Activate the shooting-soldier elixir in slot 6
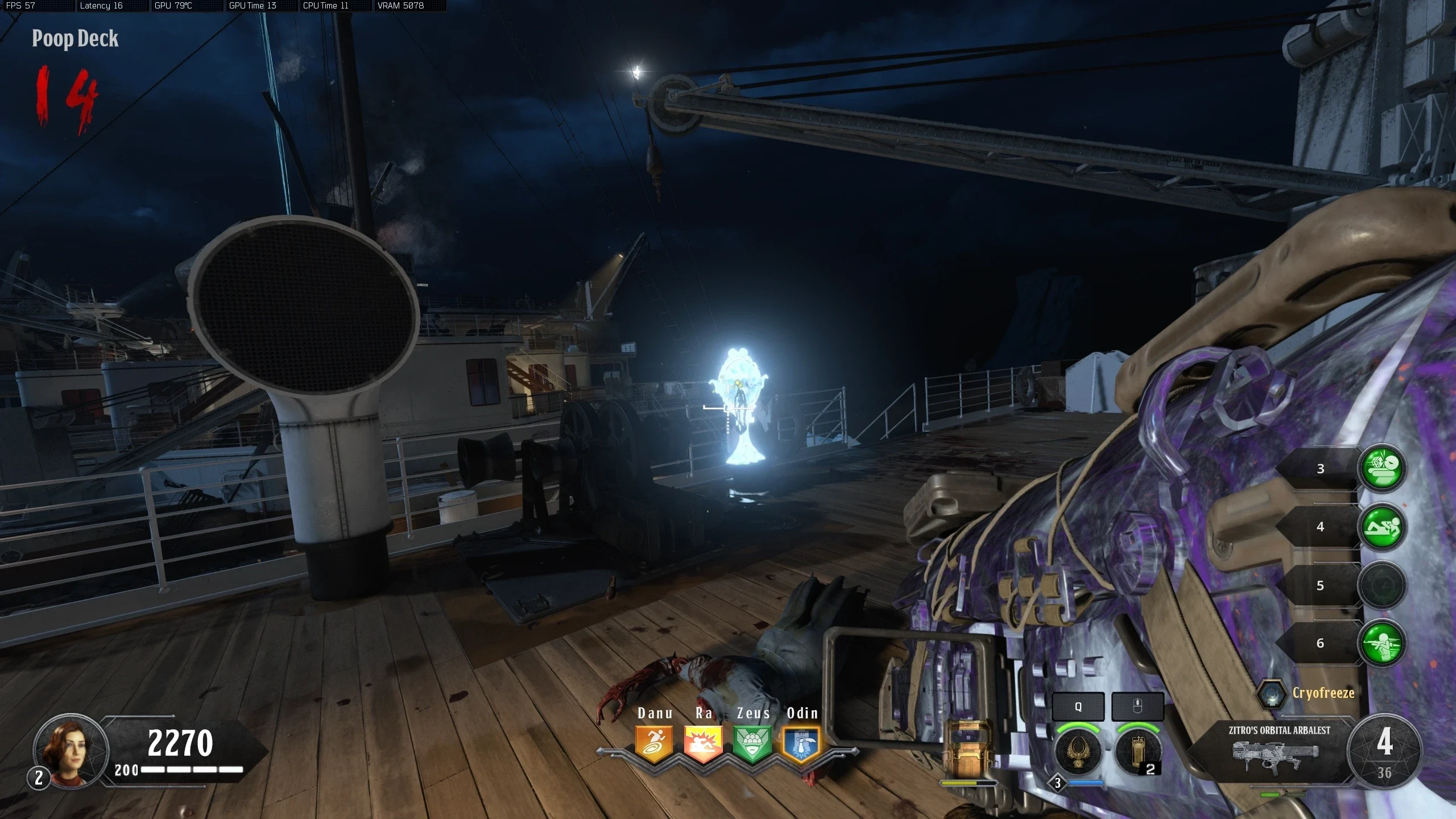The width and height of the screenshot is (1456, 819). tap(1382, 643)
